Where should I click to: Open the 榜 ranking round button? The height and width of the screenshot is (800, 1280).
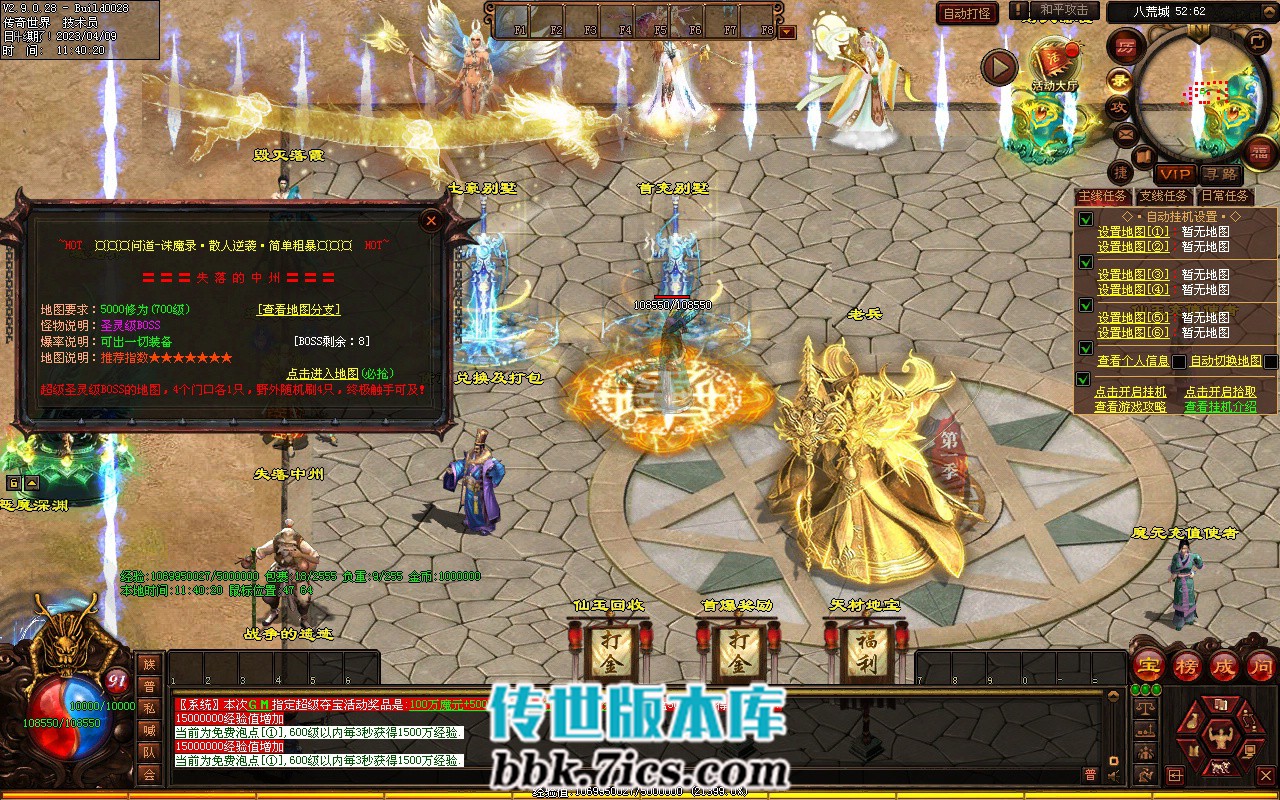coord(1187,666)
